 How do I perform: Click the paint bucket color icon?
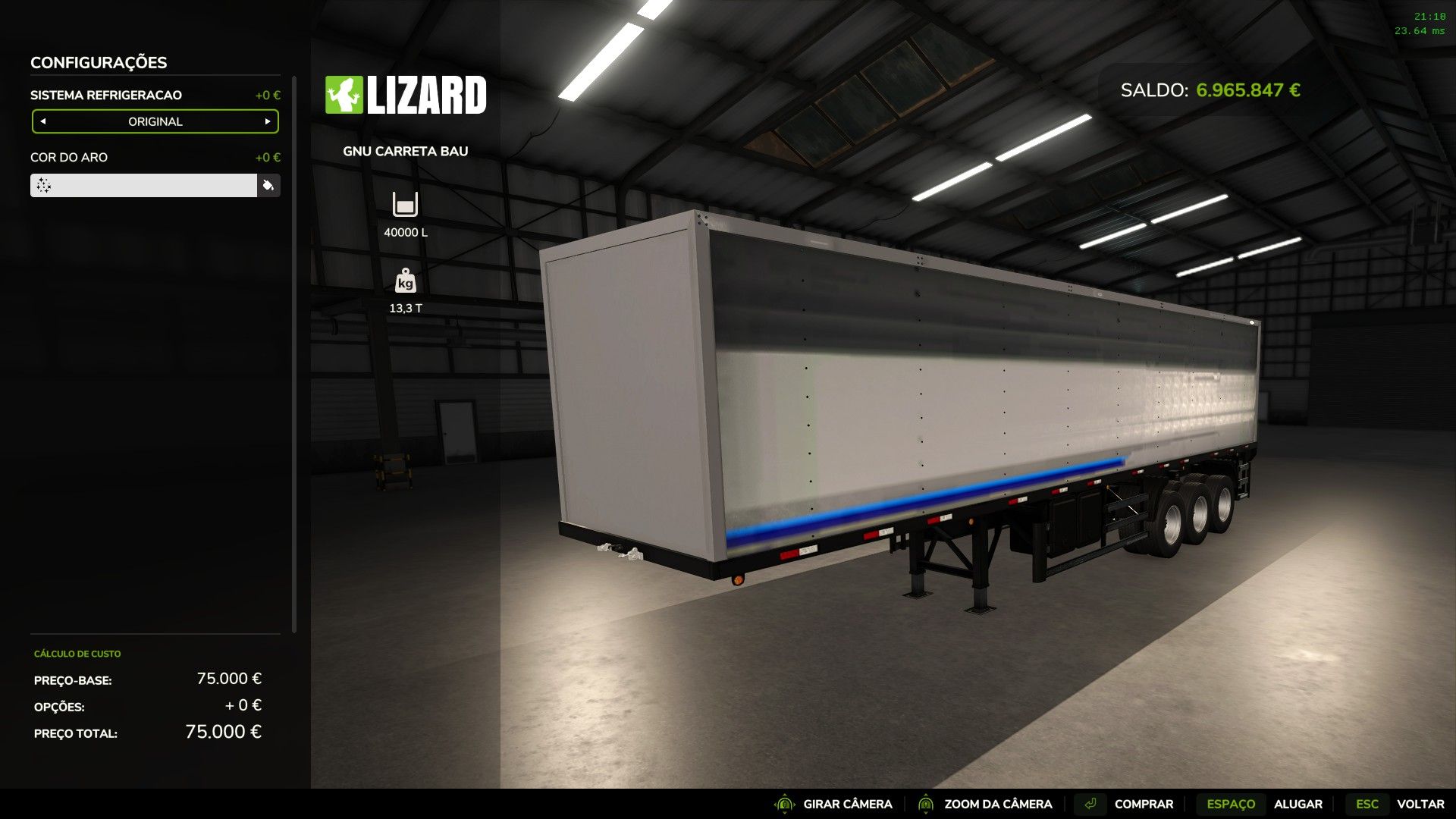(268, 186)
